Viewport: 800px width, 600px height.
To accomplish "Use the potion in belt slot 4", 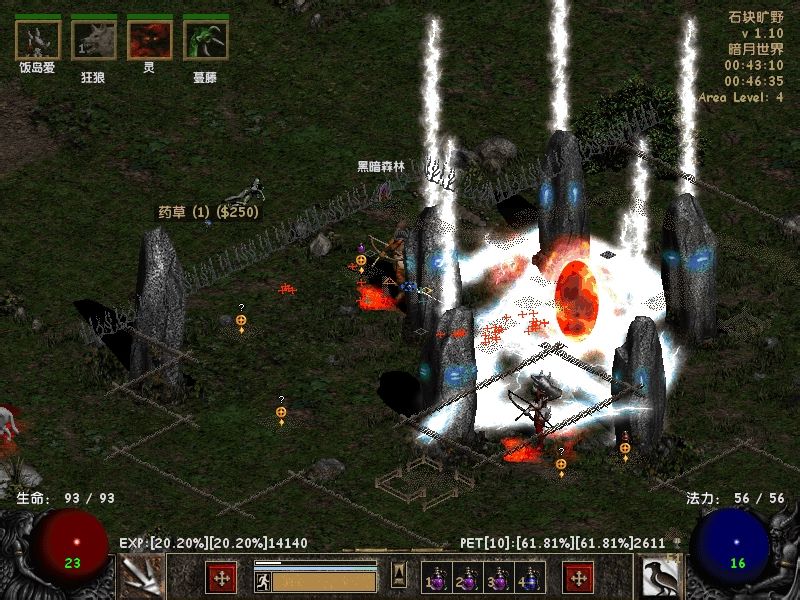I will click(x=530, y=579).
